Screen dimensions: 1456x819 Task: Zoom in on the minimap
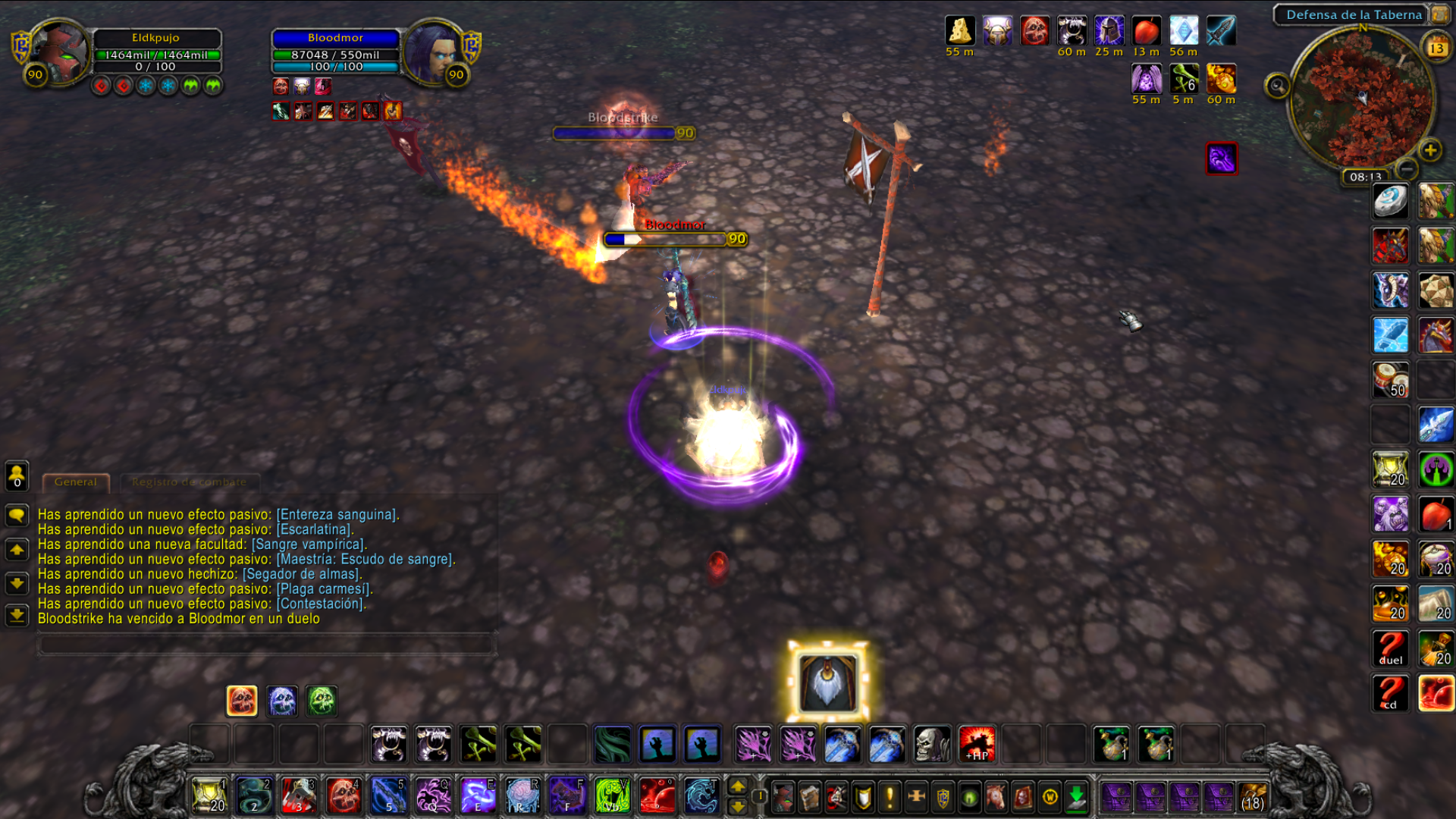tap(1430, 150)
